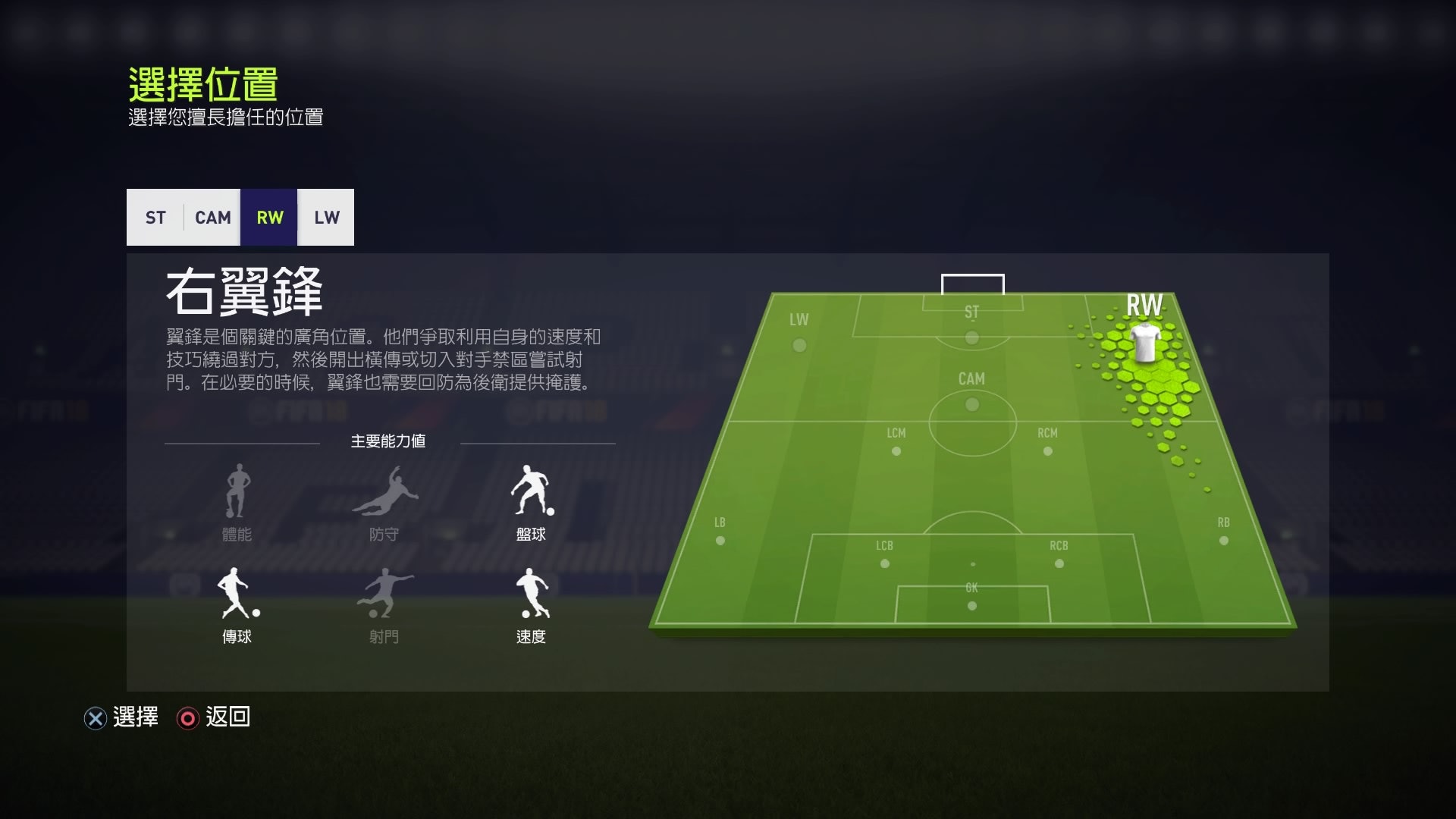Switch to the ST position tab
The image size is (1456, 819).
[155, 218]
